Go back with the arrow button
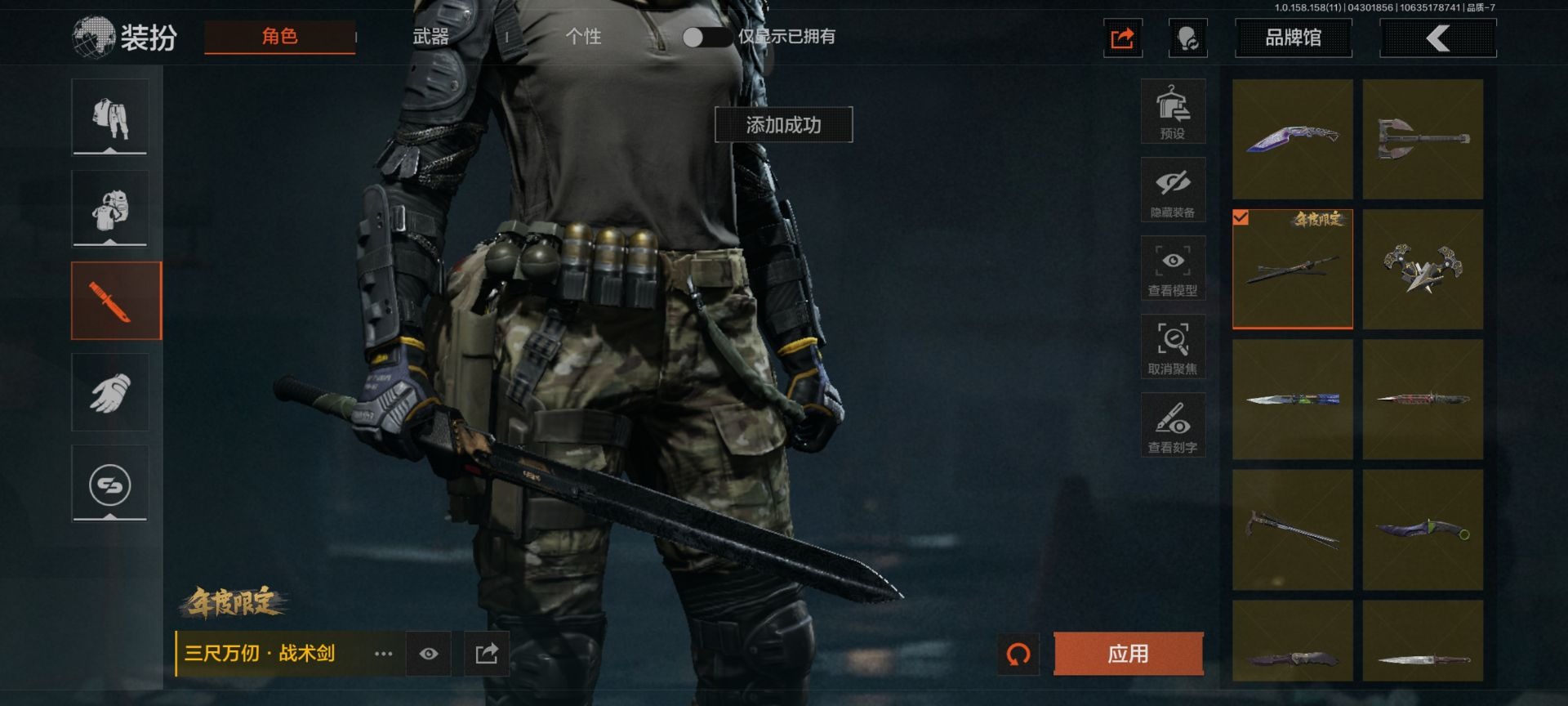The width and height of the screenshot is (1568, 706). pos(1437,38)
